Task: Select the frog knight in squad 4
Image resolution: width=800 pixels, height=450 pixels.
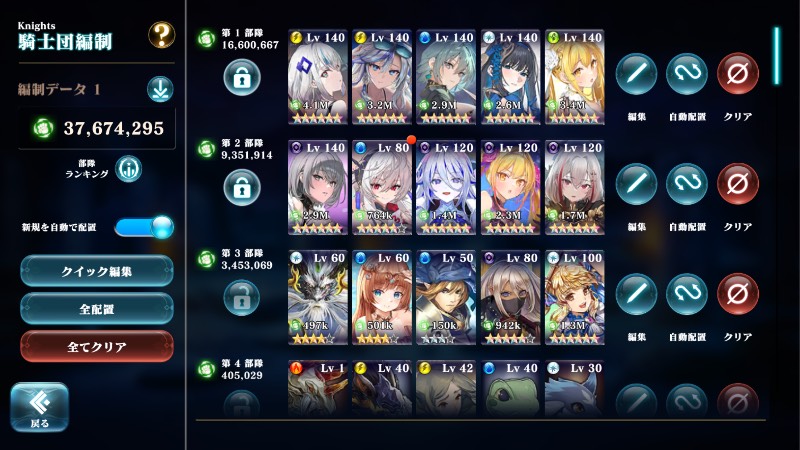Action: click(512, 388)
